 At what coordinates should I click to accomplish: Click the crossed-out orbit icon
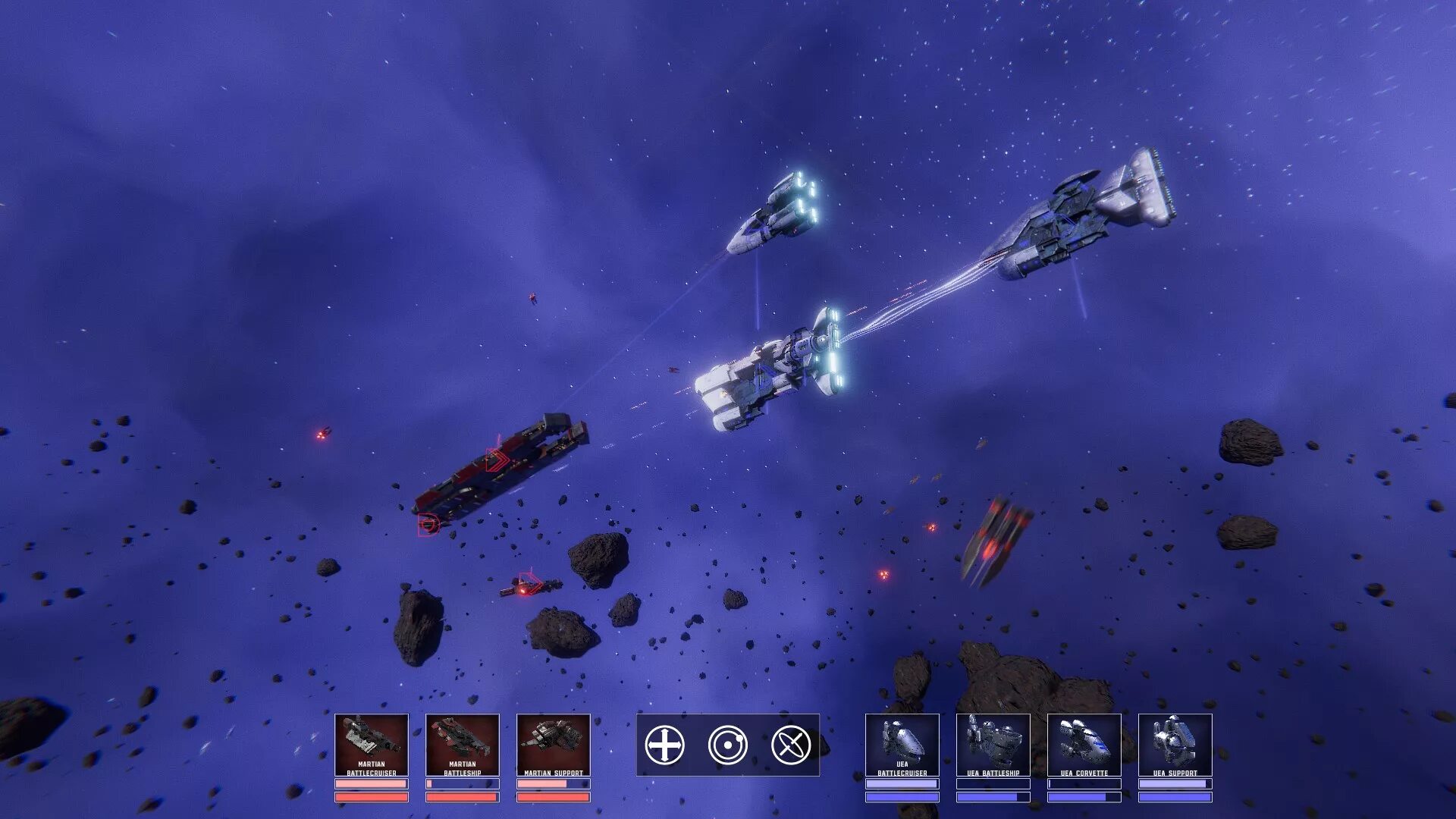tap(790, 745)
